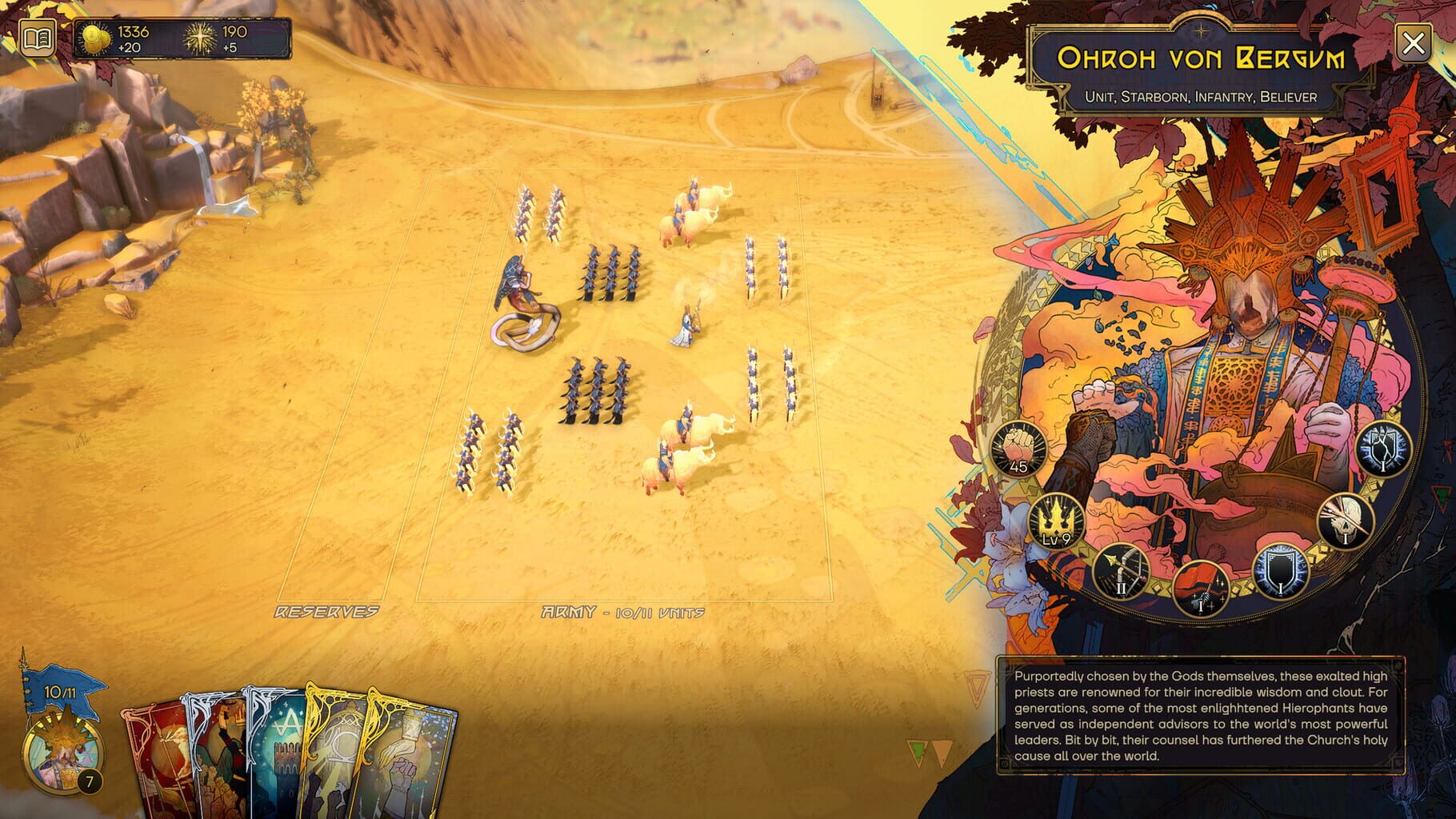Click the gold coins resource icon
The height and width of the screenshot is (819, 1456).
94,37
